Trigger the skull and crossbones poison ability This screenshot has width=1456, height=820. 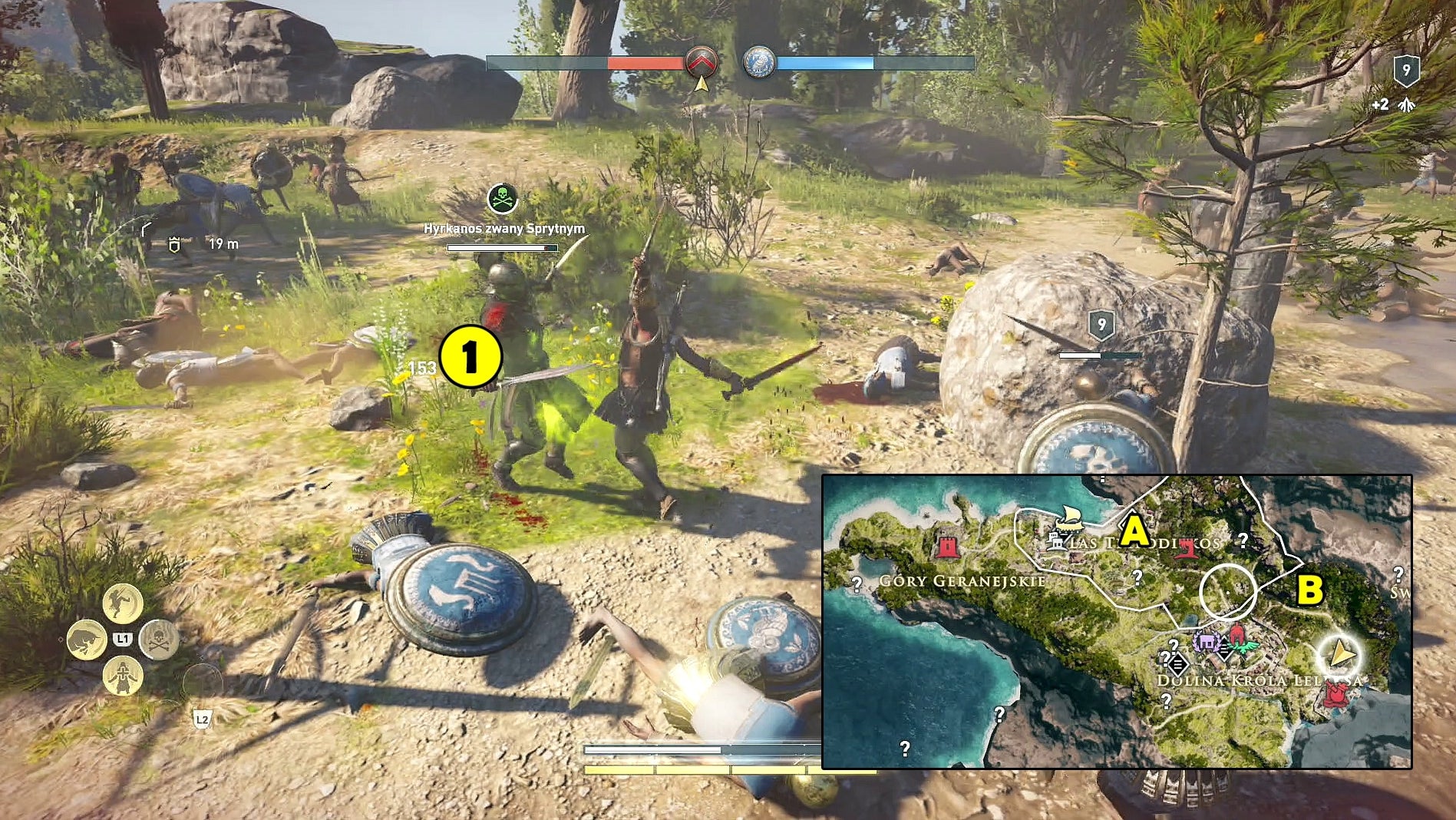pos(159,640)
